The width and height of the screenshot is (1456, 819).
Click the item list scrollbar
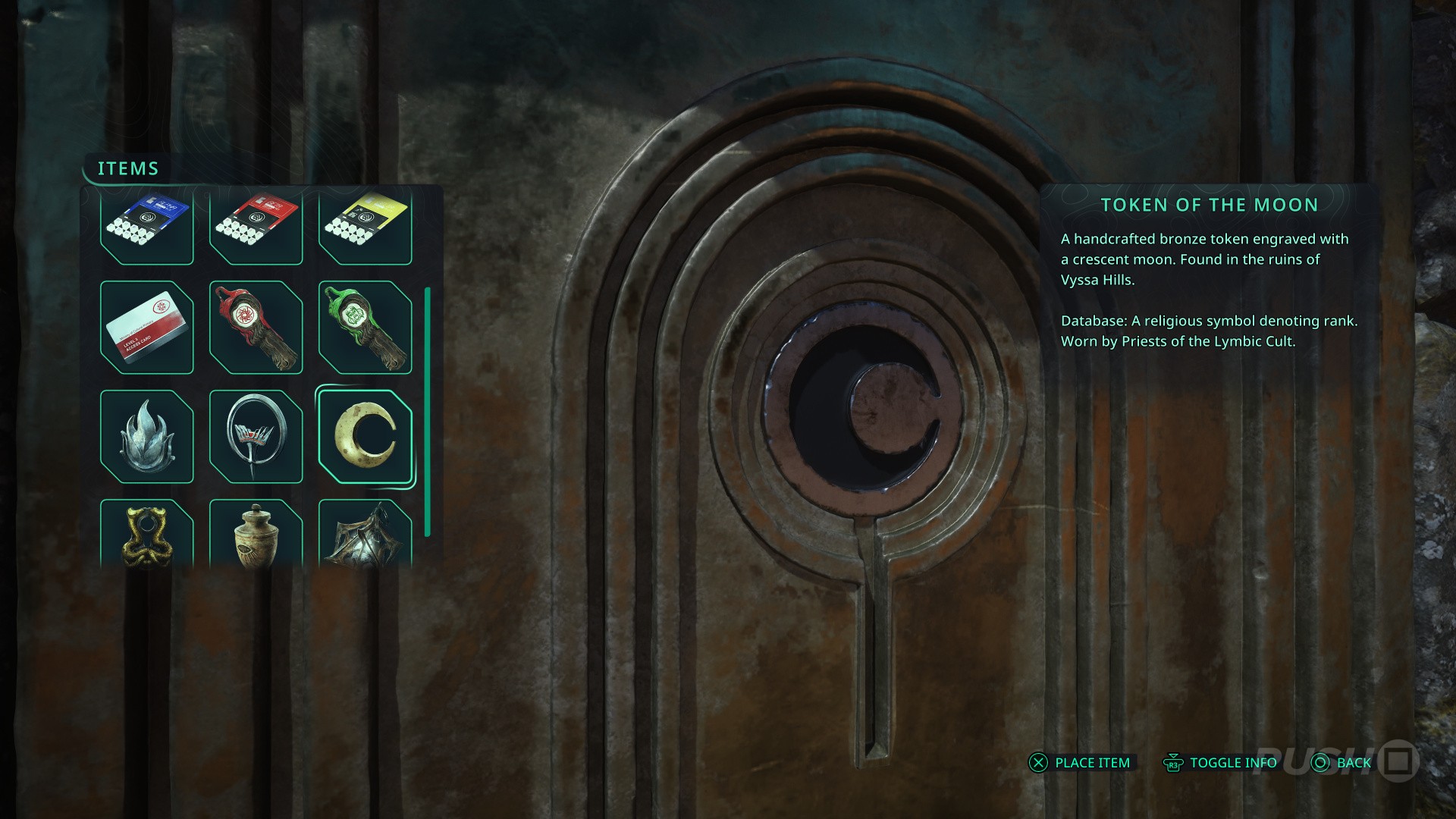[x=428, y=412]
